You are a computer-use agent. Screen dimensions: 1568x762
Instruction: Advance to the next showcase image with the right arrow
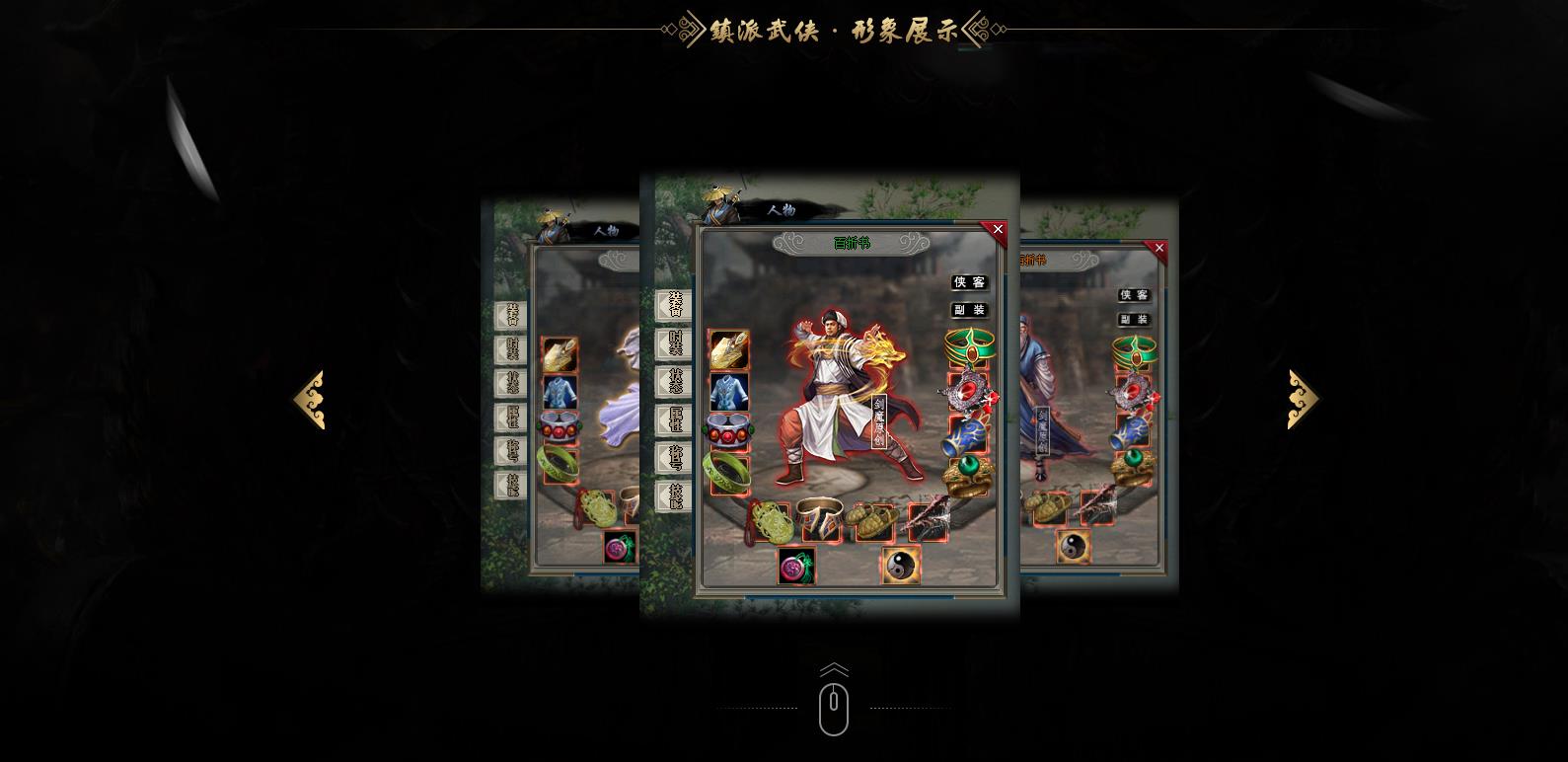pos(1303,400)
